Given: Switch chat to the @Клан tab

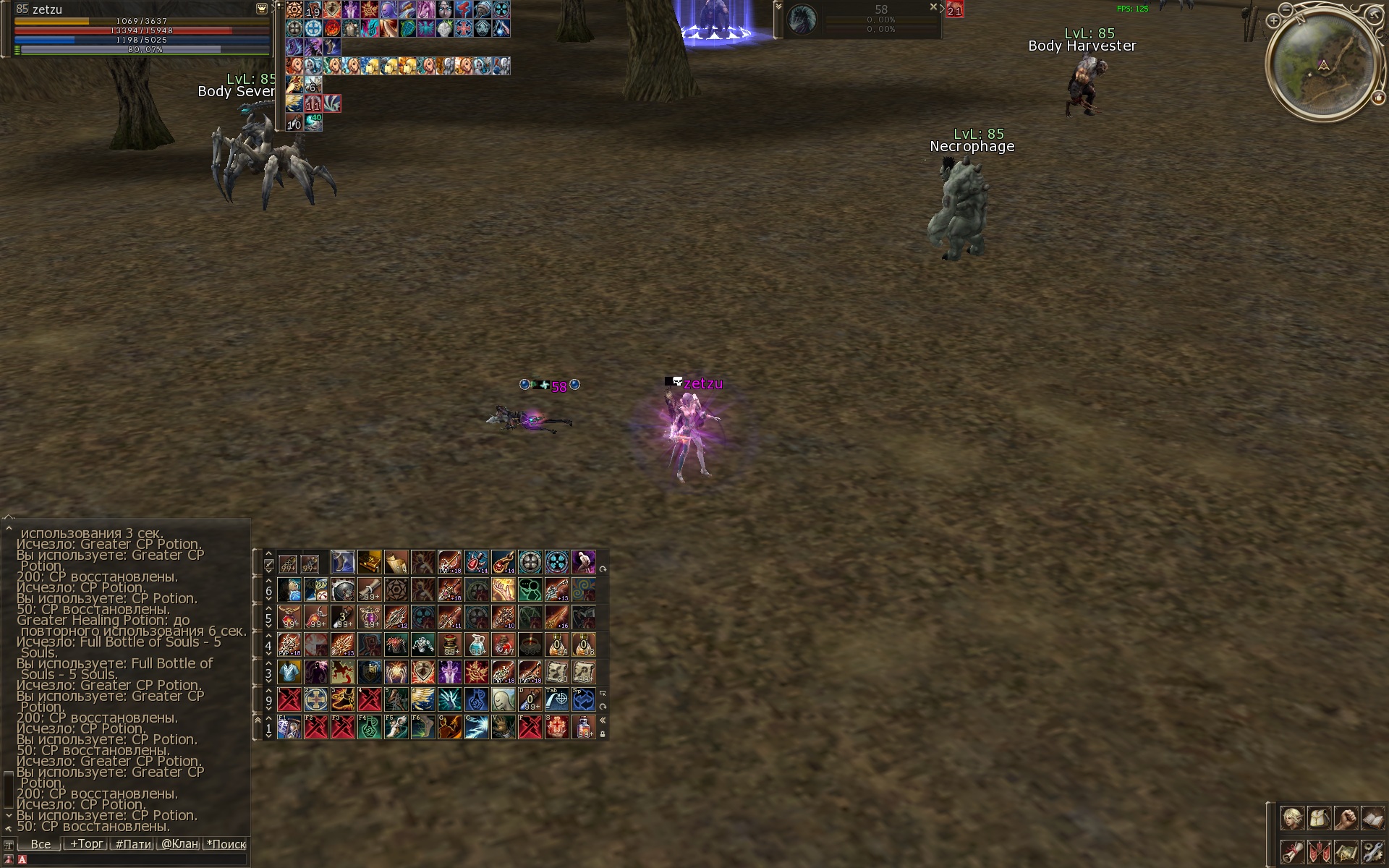Looking at the screenshot, I should click(x=179, y=844).
